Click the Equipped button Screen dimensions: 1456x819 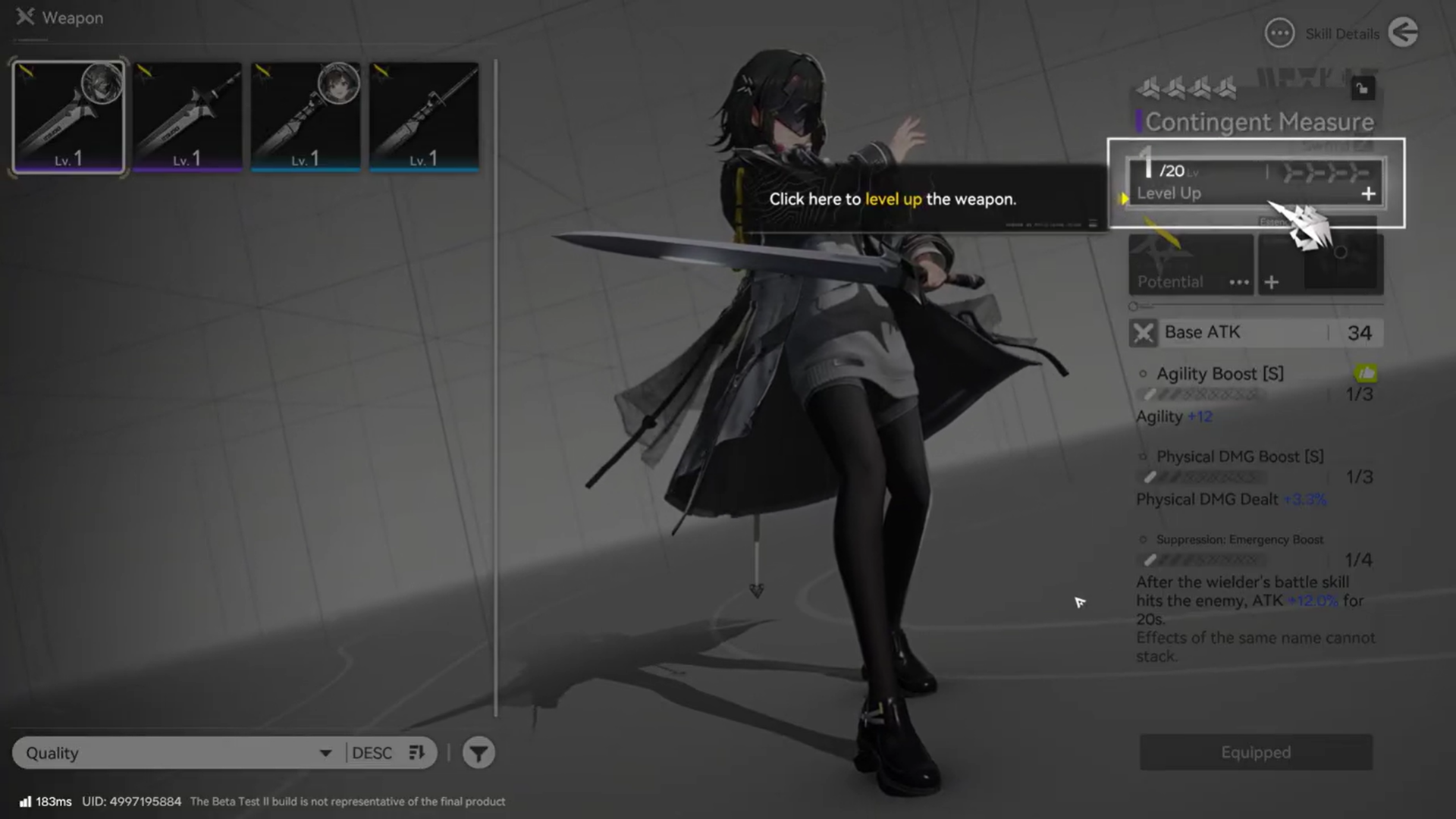point(1256,752)
